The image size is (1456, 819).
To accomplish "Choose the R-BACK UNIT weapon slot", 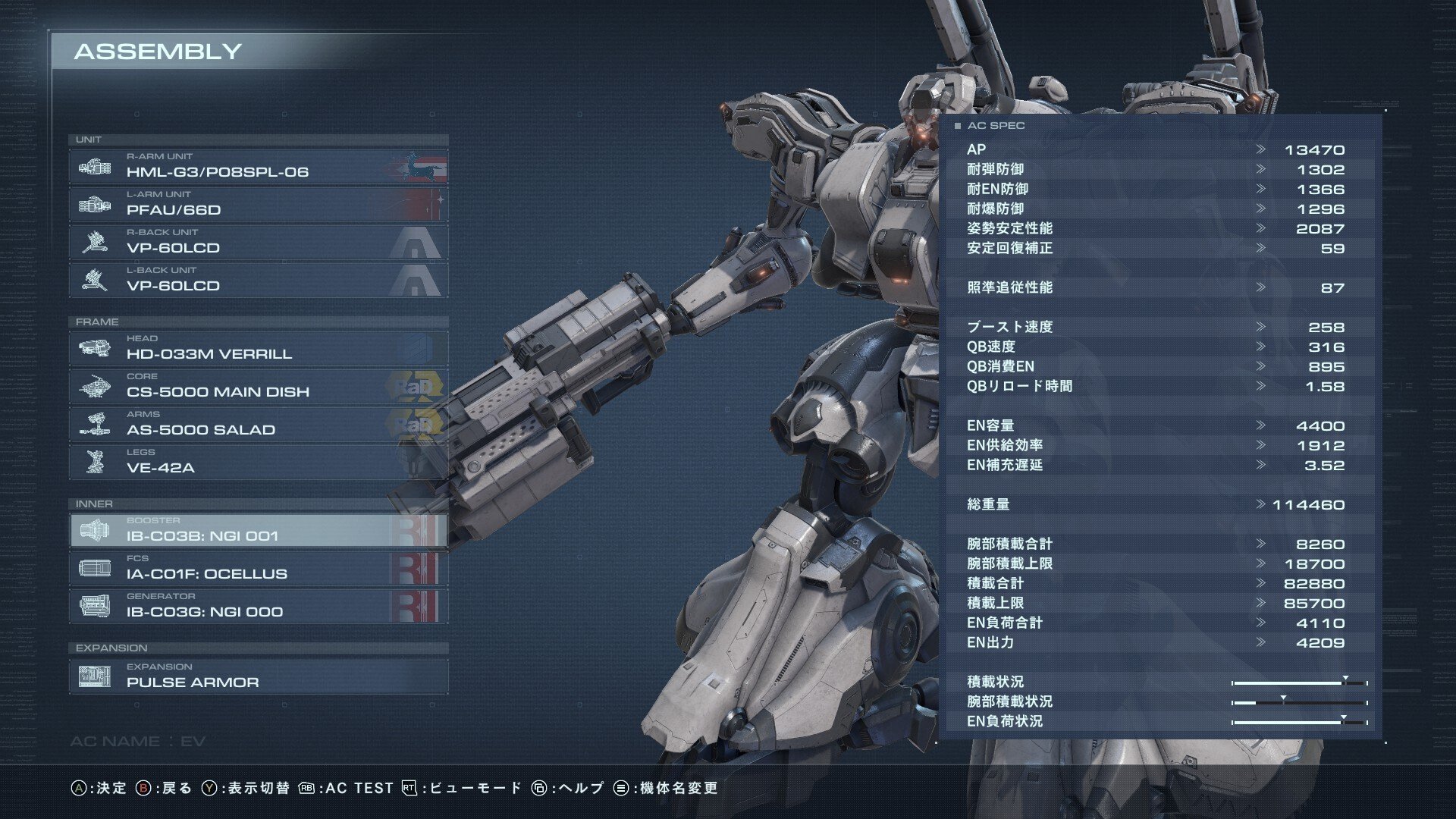I will 258,242.
